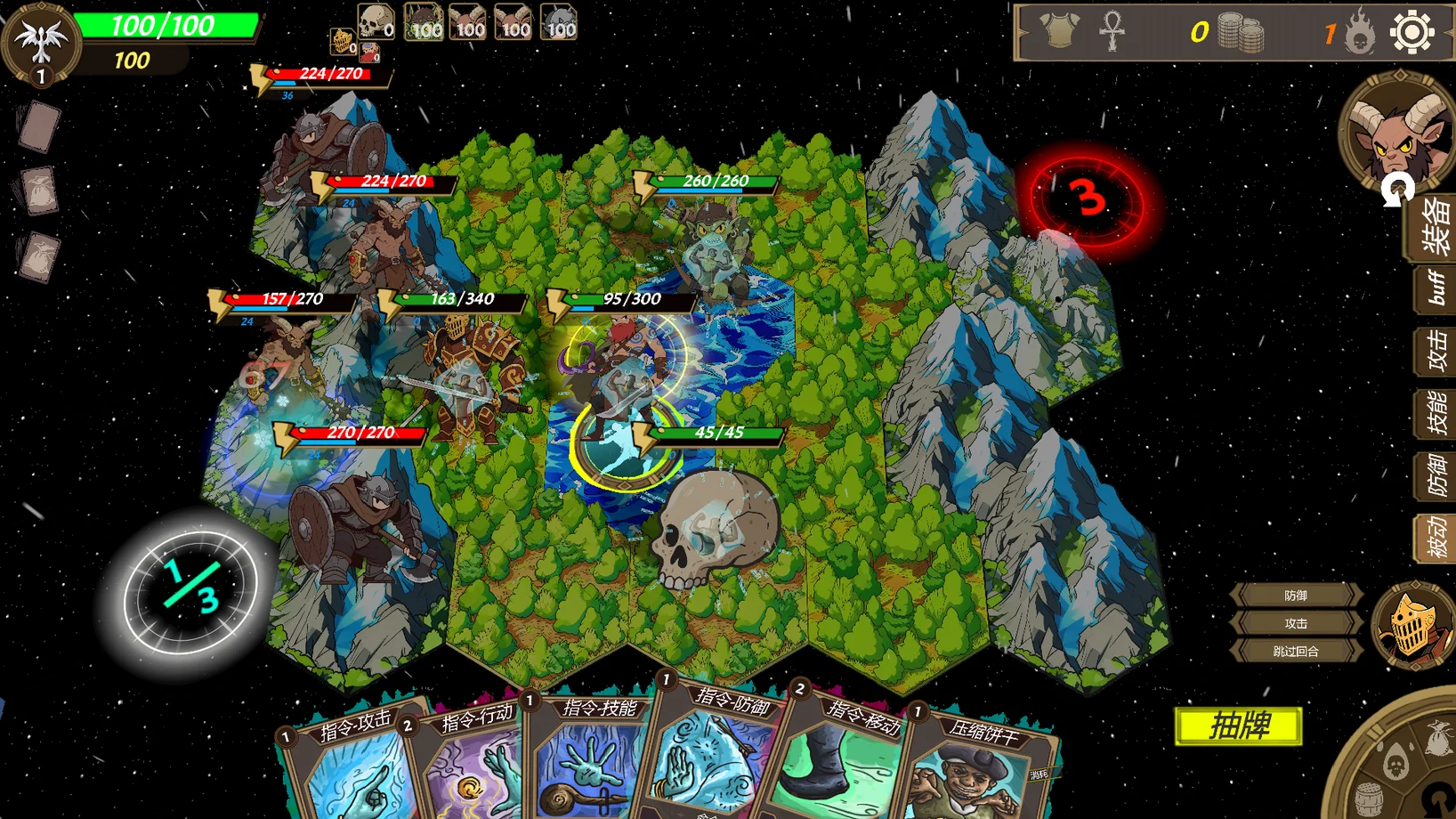Open the settings gear menu

1411,33
